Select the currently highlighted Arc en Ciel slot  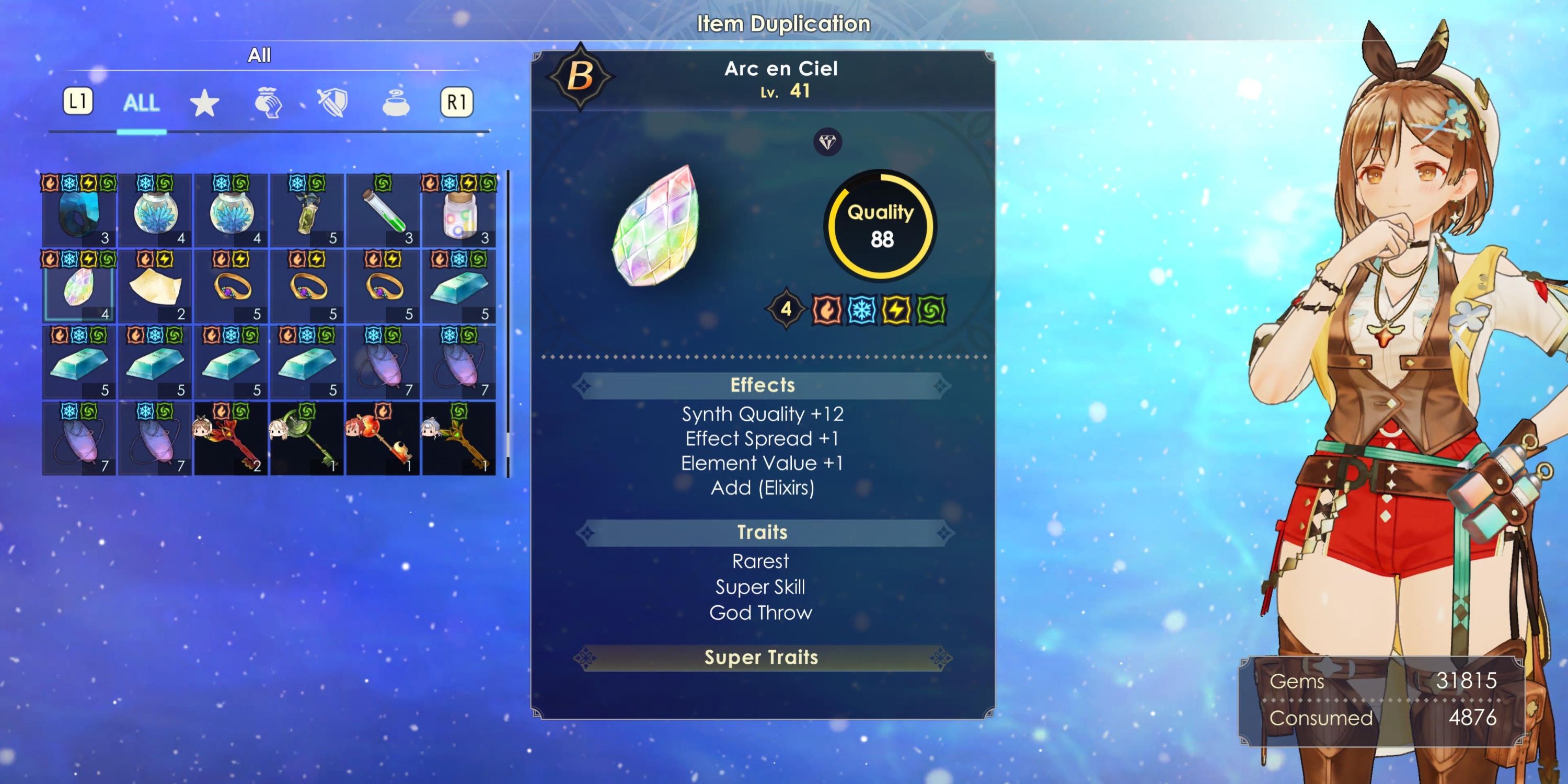79,292
